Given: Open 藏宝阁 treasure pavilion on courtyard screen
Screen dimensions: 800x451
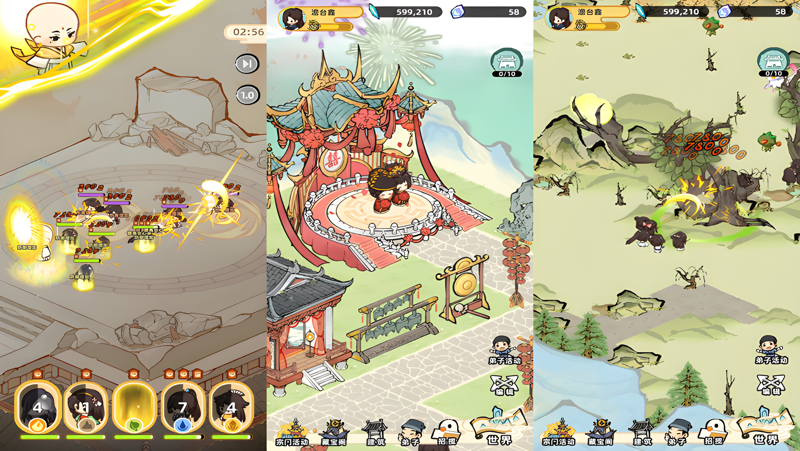Looking at the screenshot, I should tap(335, 432).
